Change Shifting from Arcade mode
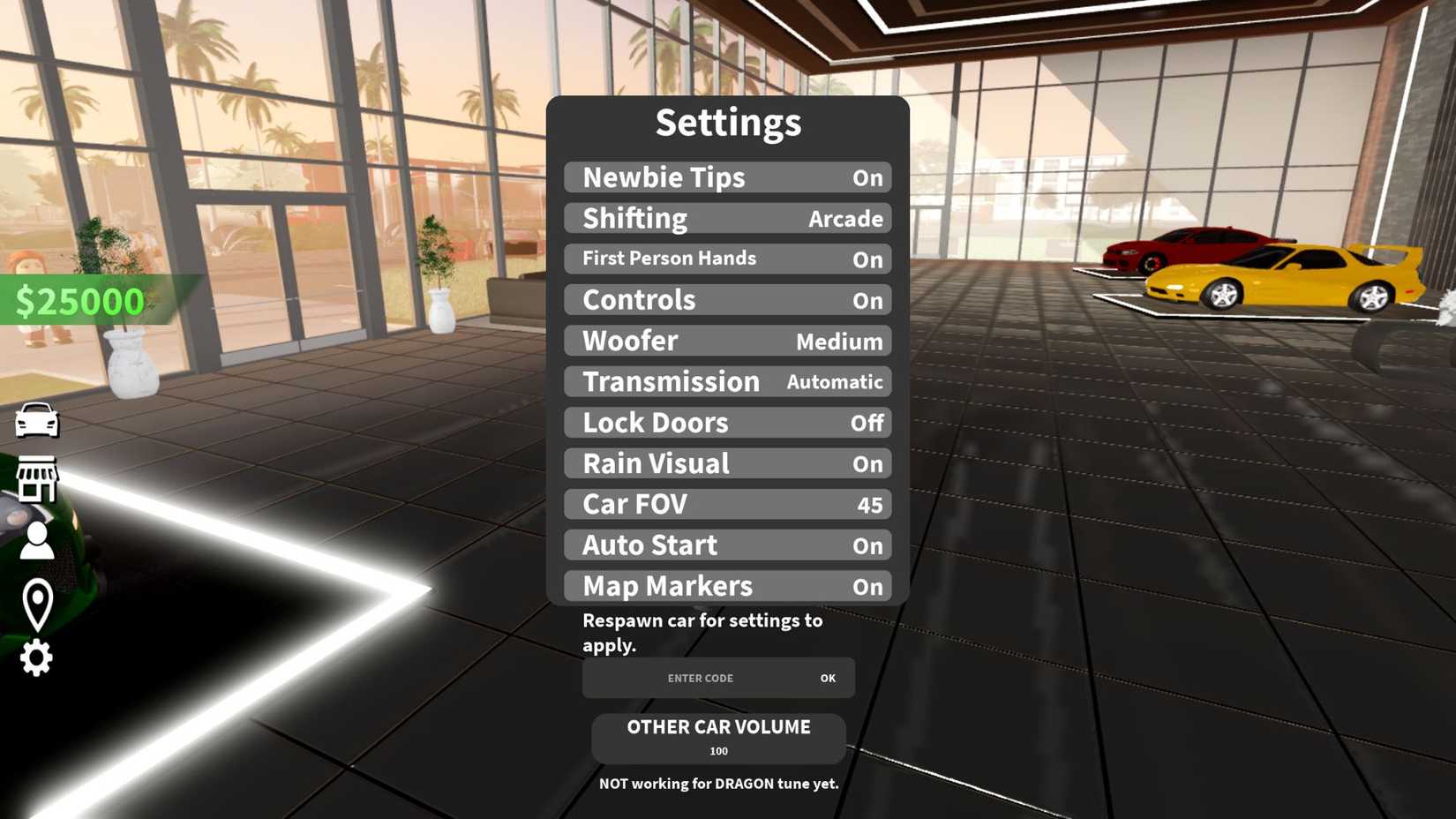1456x819 pixels. click(x=727, y=218)
